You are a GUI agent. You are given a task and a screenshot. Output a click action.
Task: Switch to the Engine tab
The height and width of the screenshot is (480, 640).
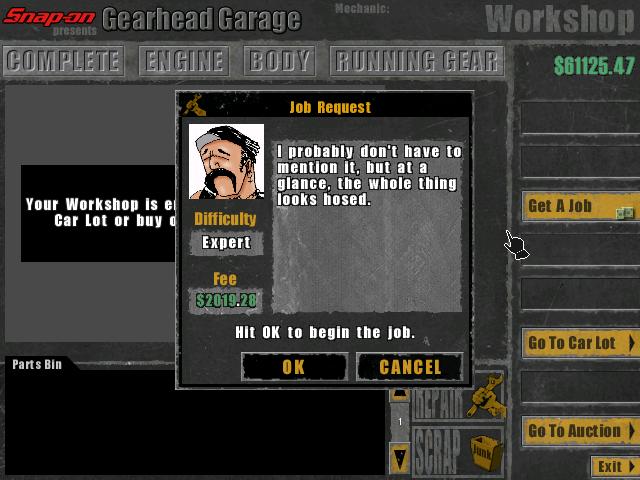pyautogui.click(x=185, y=61)
